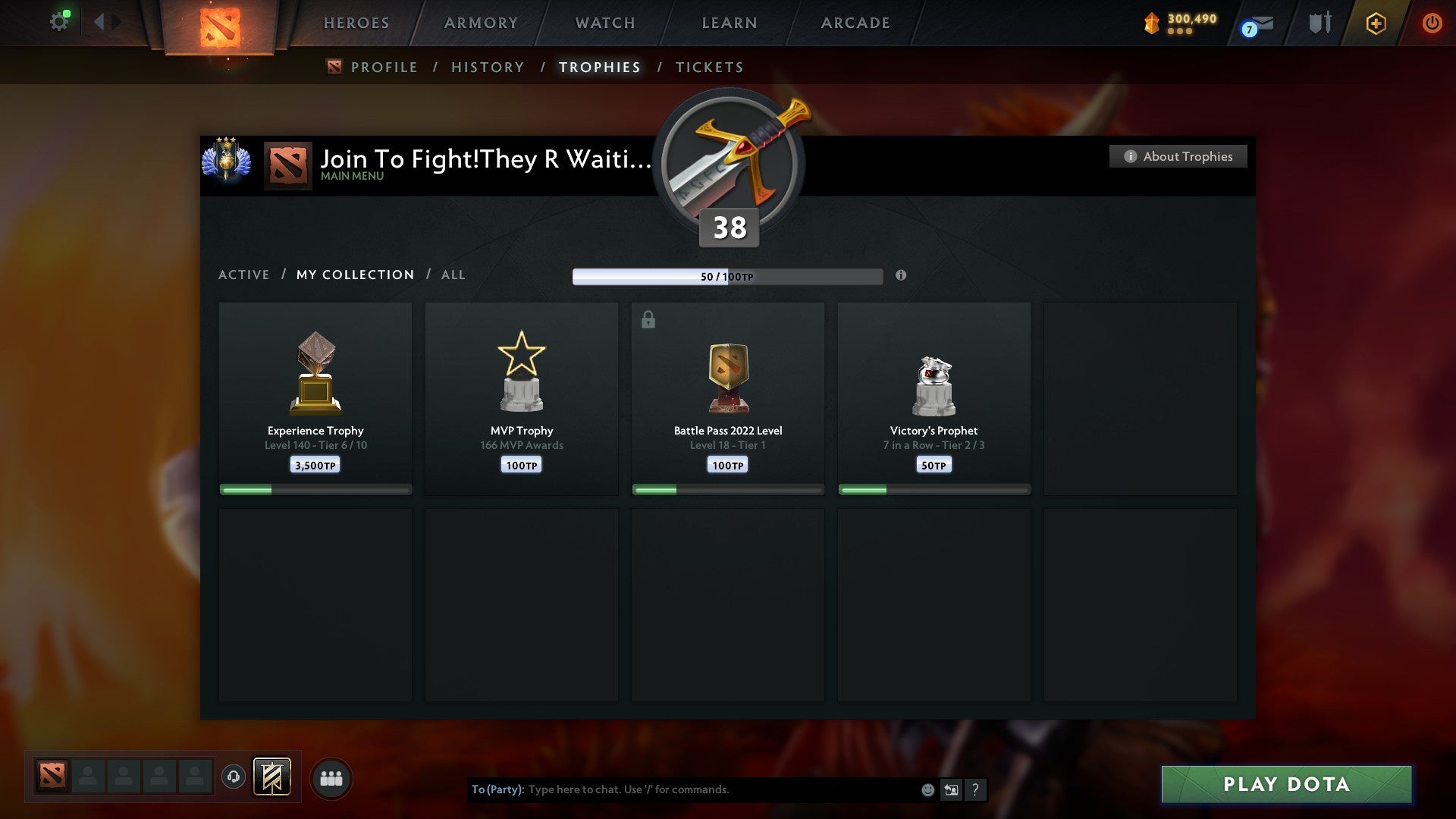Click inside the party chat input field
The image size is (1456, 819).
click(x=682, y=789)
